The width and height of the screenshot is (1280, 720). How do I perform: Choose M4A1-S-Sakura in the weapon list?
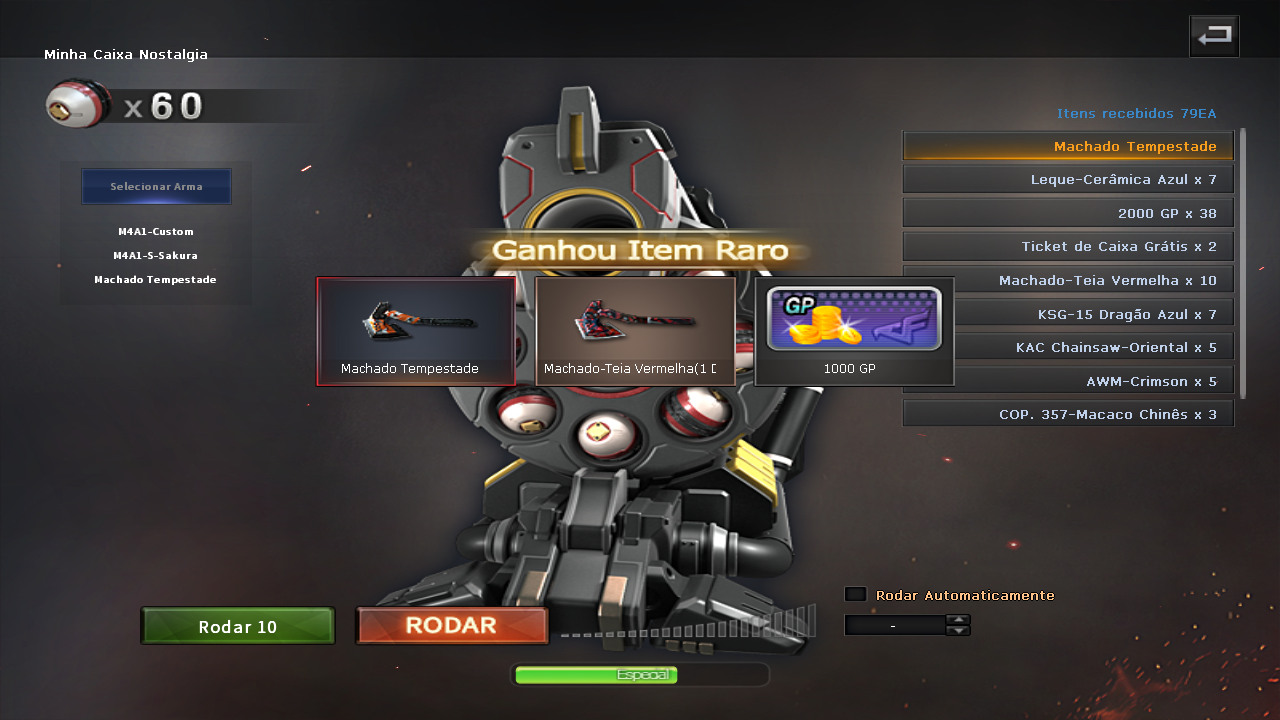tap(156, 256)
